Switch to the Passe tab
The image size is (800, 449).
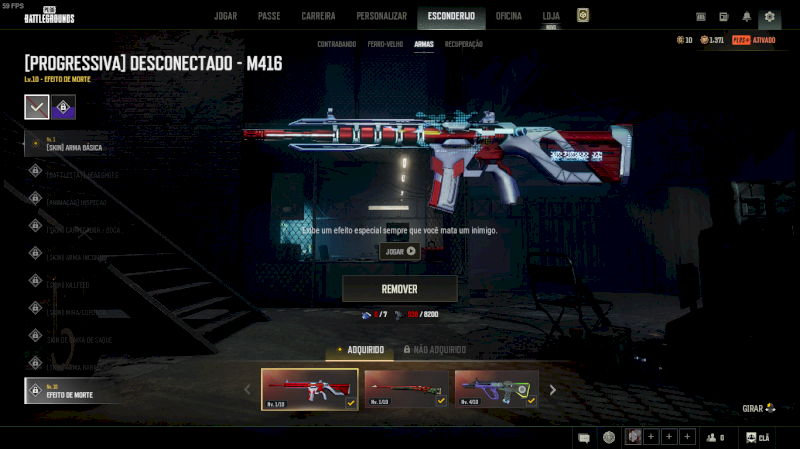(x=269, y=16)
